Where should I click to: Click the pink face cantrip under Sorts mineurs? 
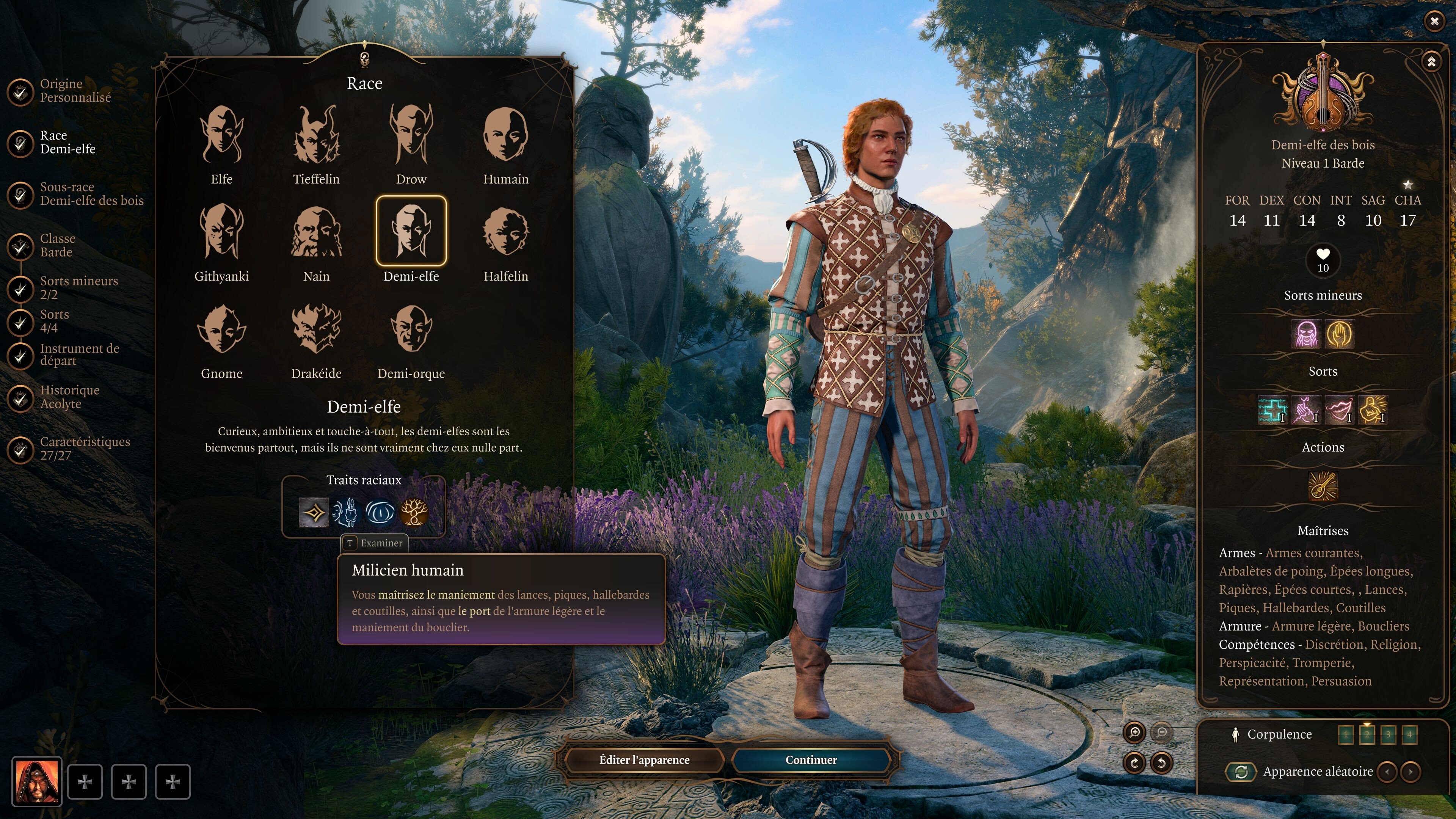point(1306,335)
